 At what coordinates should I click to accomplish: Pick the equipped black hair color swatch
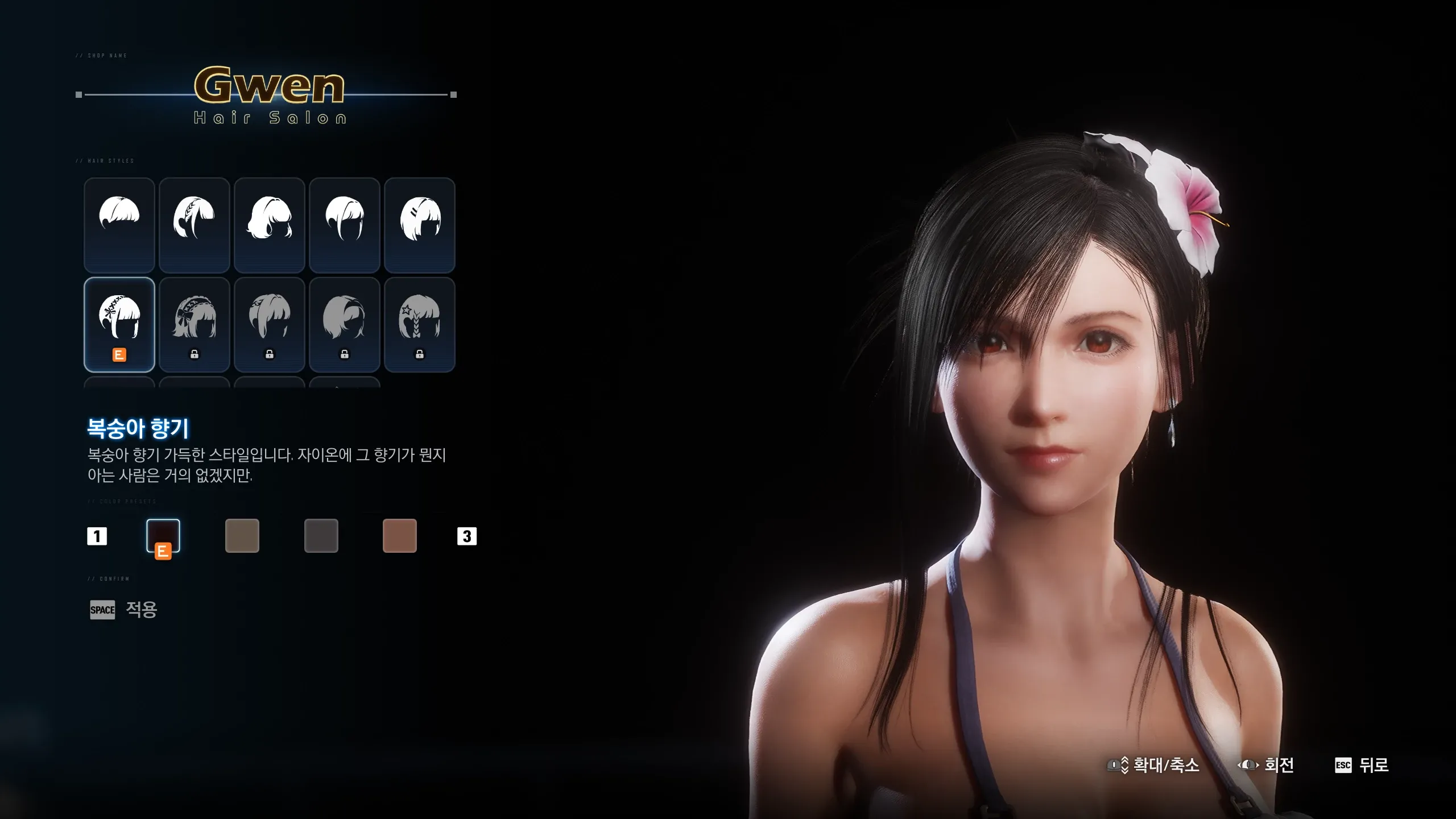point(163,535)
